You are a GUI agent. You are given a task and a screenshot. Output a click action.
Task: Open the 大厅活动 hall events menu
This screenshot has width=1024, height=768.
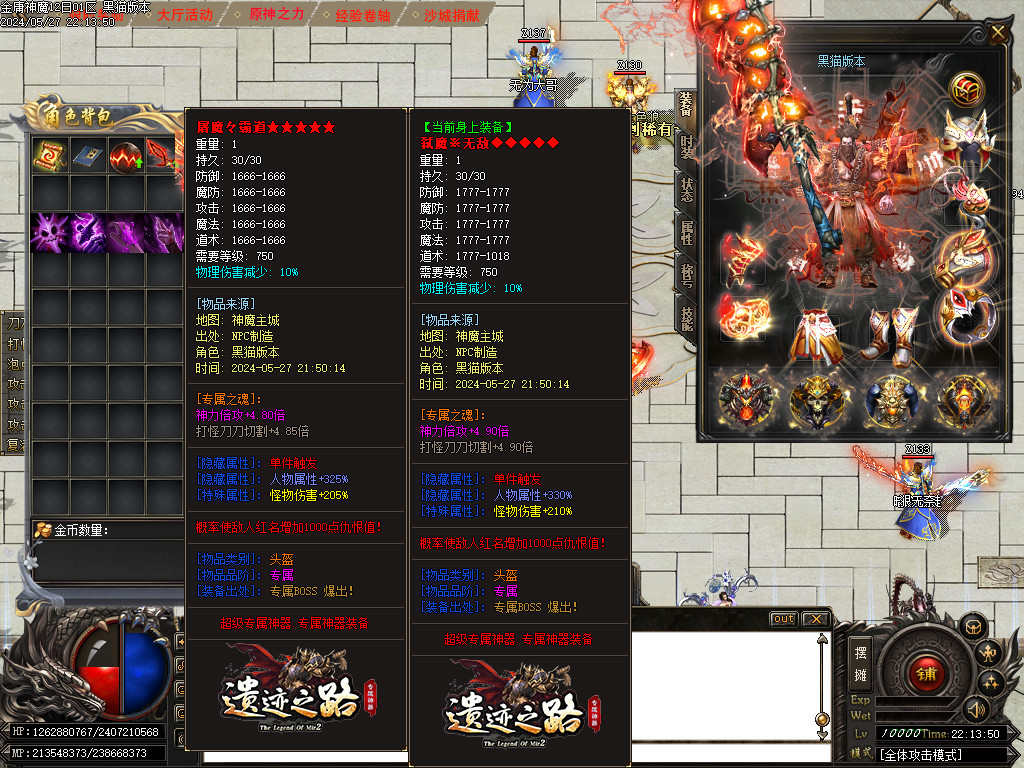pyautogui.click(x=184, y=15)
